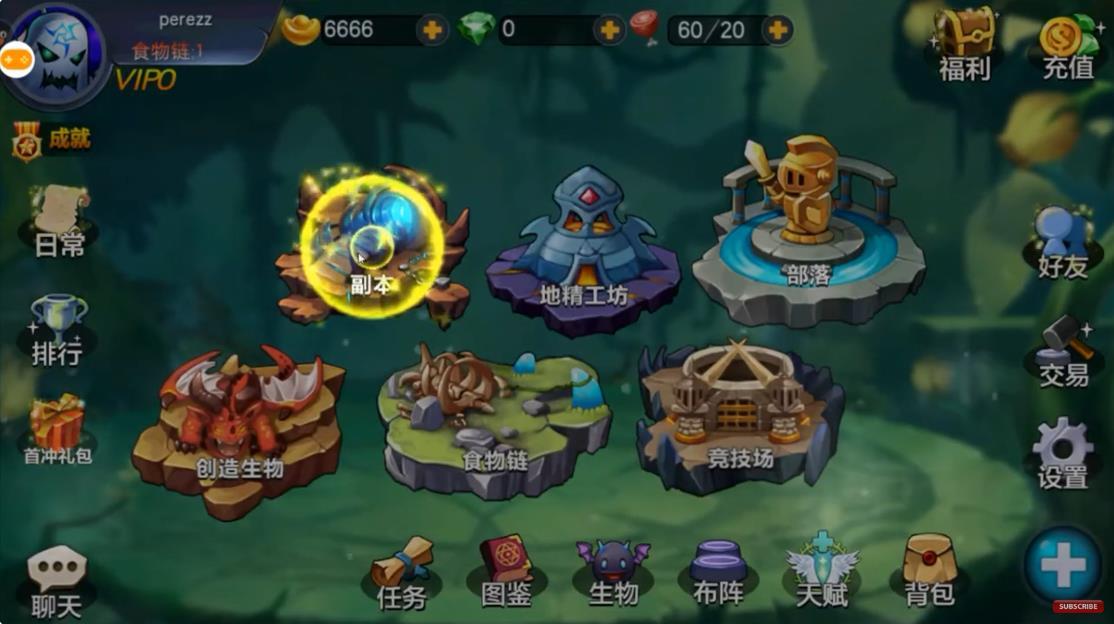Select the 食物链 food chain island
Screen dimensions: 1114x624
coord(494,420)
